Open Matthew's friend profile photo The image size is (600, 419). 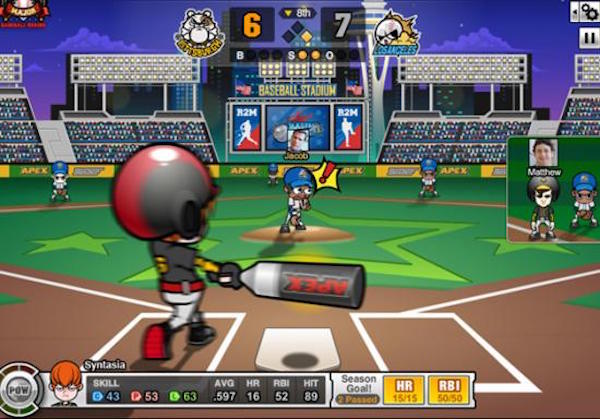pyautogui.click(x=542, y=153)
